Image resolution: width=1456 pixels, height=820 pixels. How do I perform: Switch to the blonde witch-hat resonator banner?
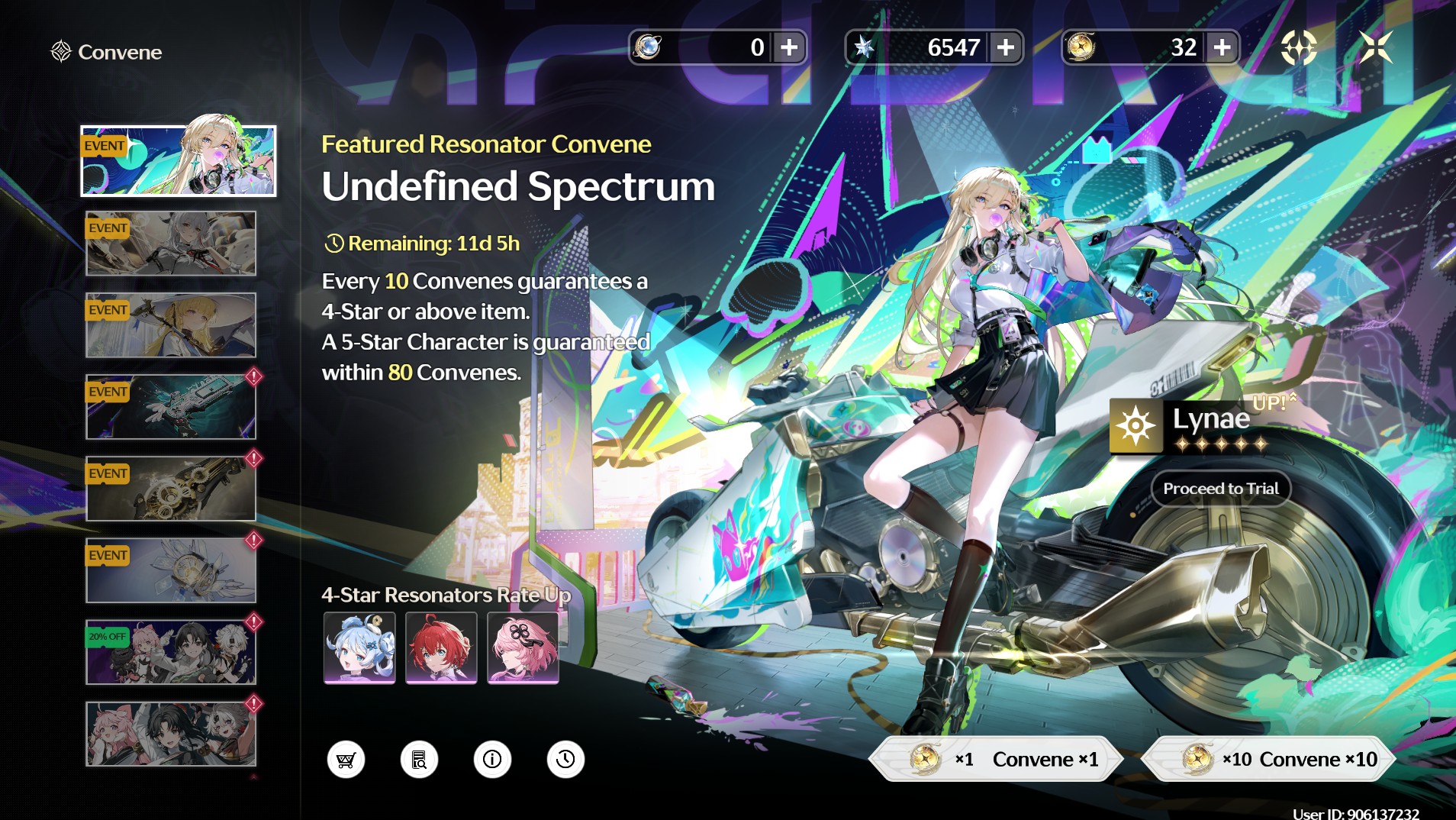click(x=171, y=325)
